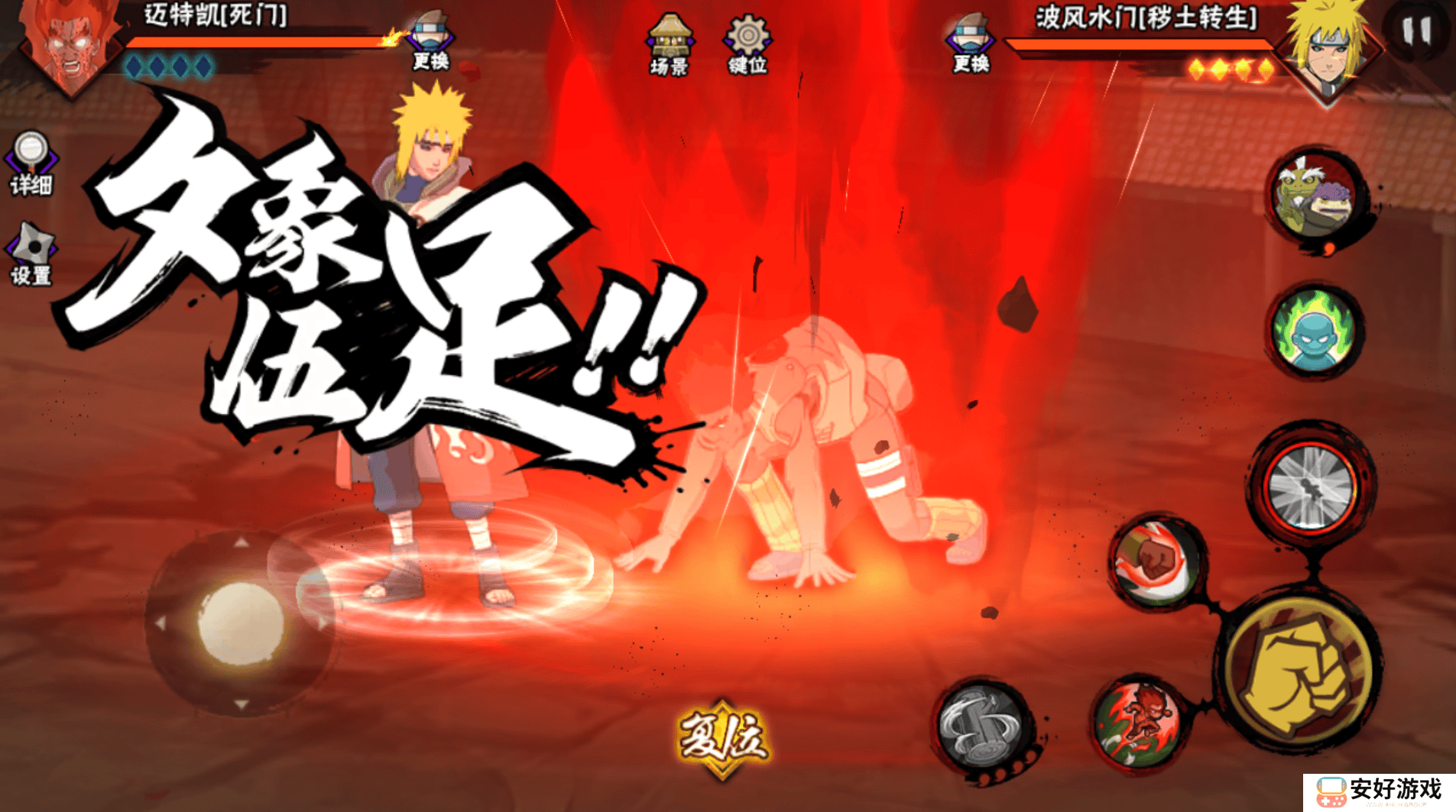This screenshot has width=1456, height=812.
Task: Click the virtual joystick knob
Action: [x=239, y=622]
